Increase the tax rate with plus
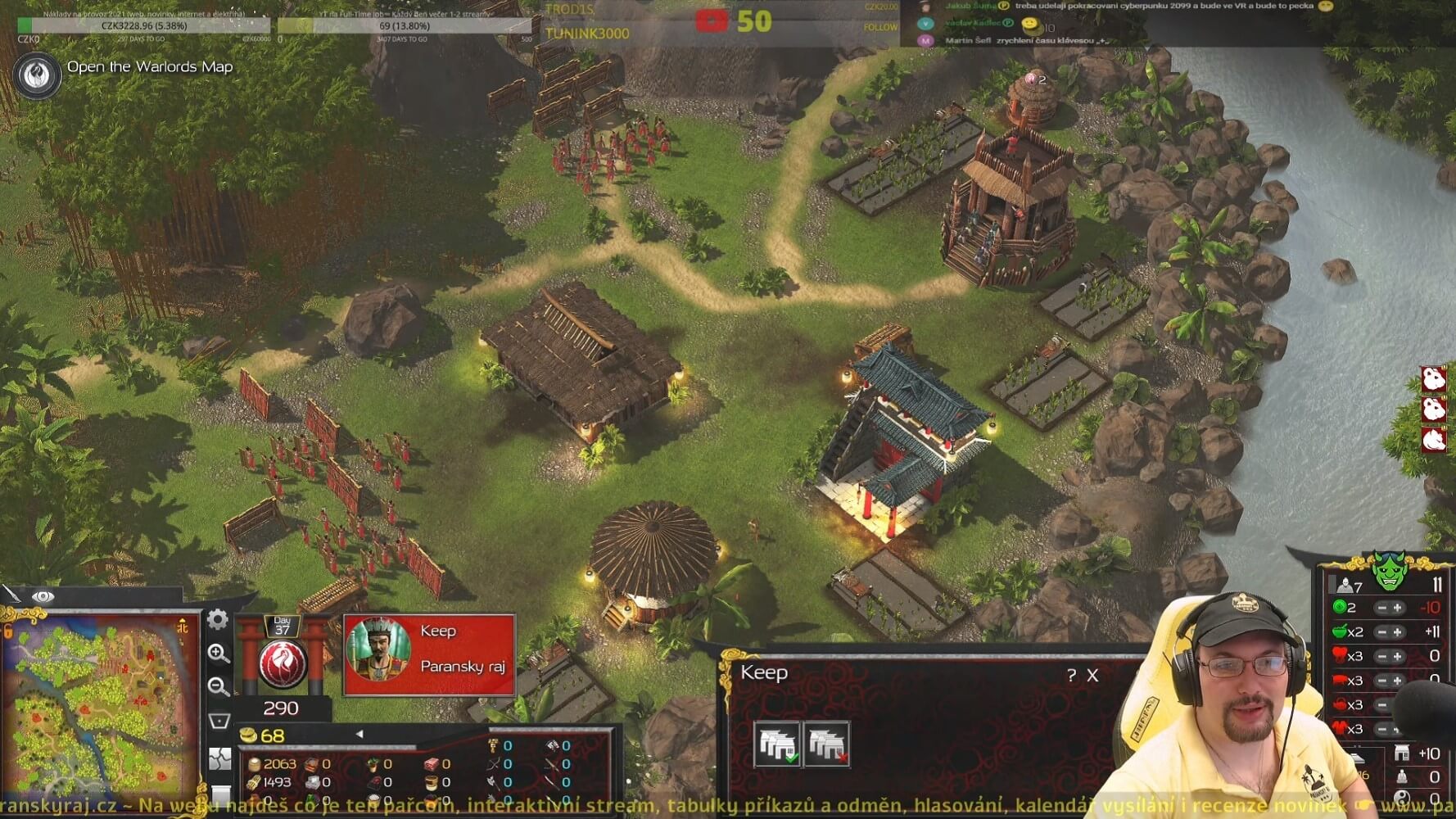Viewport: 1456px width, 819px height. (1398, 608)
